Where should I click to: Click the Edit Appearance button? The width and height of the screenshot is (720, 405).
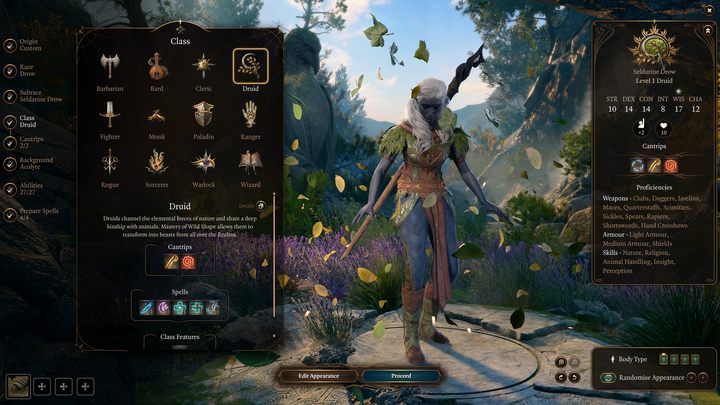click(x=318, y=376)
